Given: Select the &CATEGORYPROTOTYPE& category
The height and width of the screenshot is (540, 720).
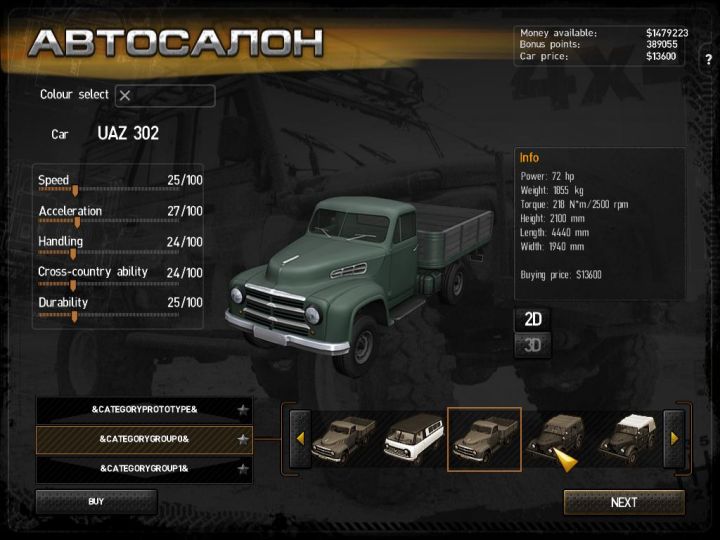Looking at the screenshot, I should [144, 410].
